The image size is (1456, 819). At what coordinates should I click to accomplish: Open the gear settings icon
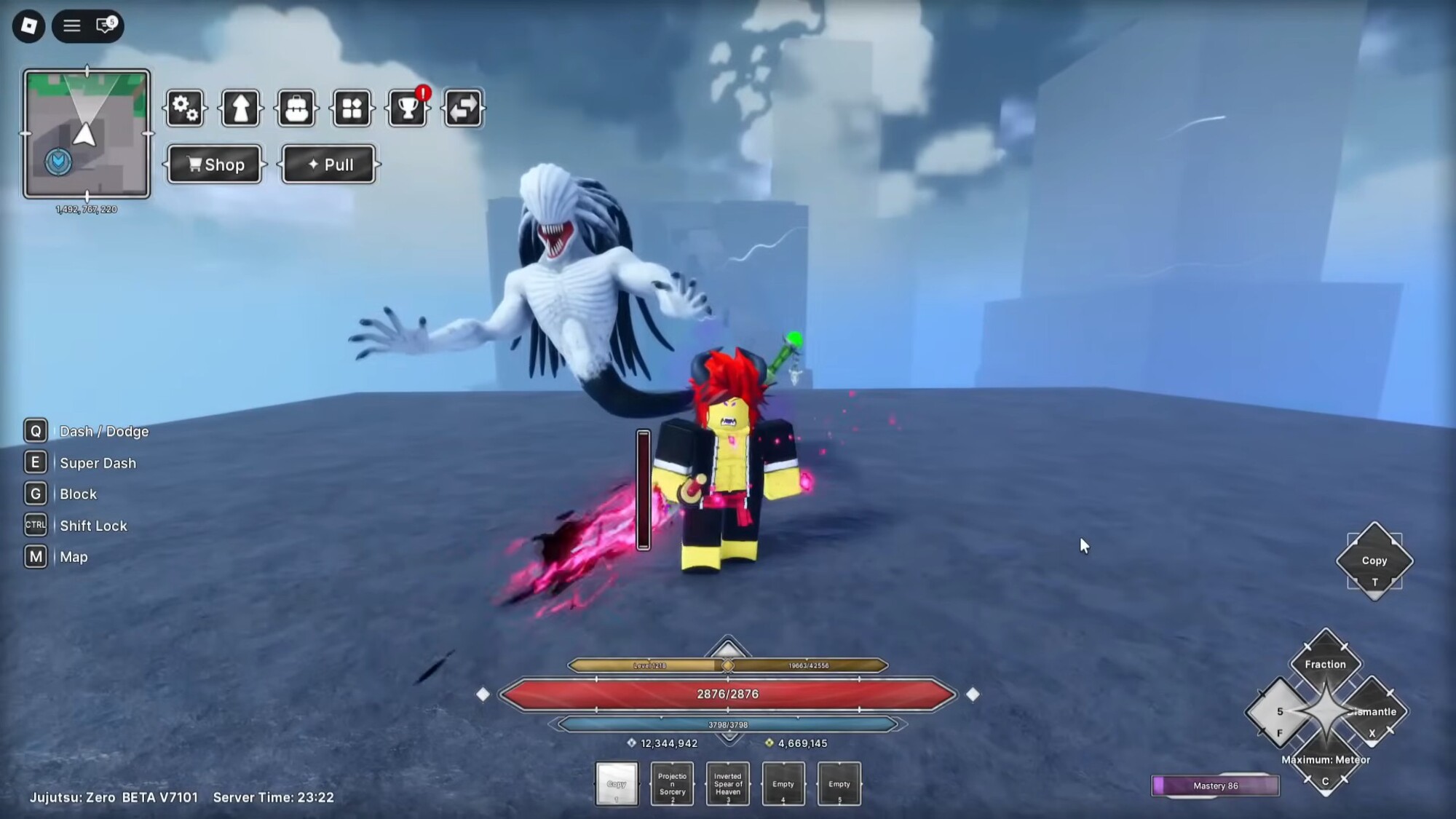185,108
